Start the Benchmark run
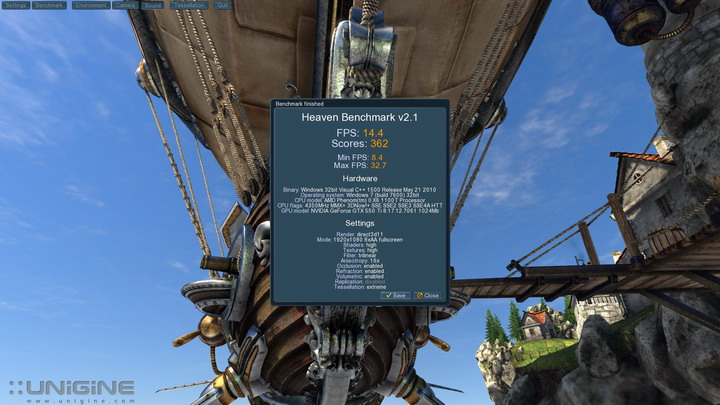 point(49,5)
